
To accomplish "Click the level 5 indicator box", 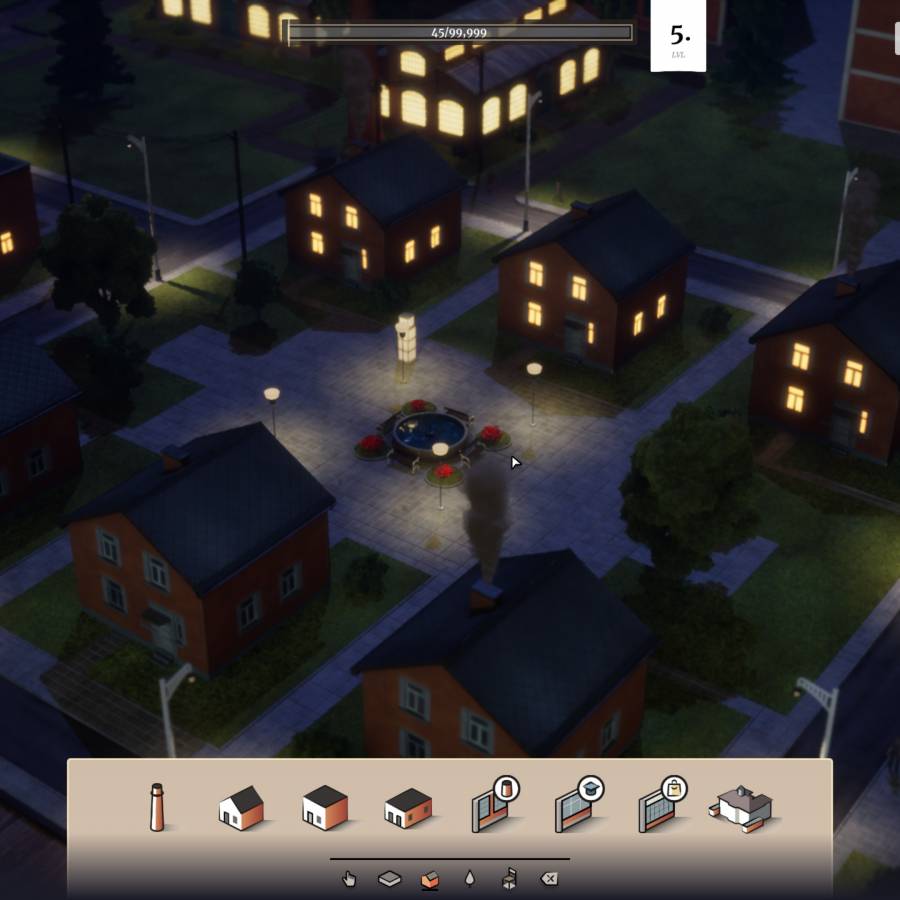I will tap(678, 36).
